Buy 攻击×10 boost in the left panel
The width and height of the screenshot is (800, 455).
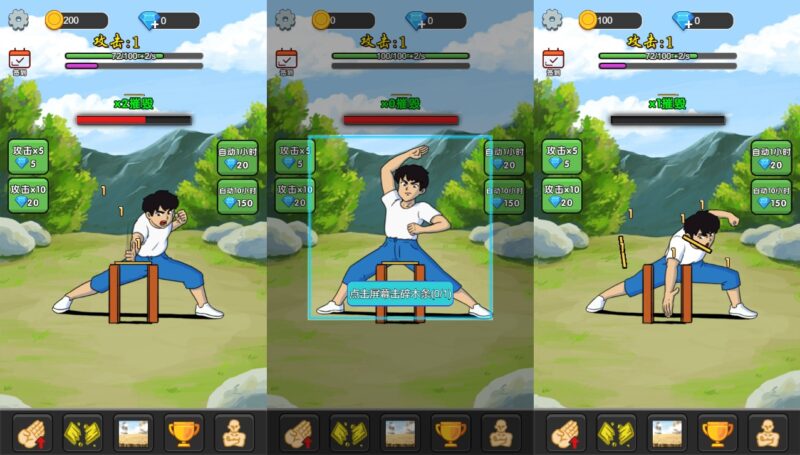(28, 195)
